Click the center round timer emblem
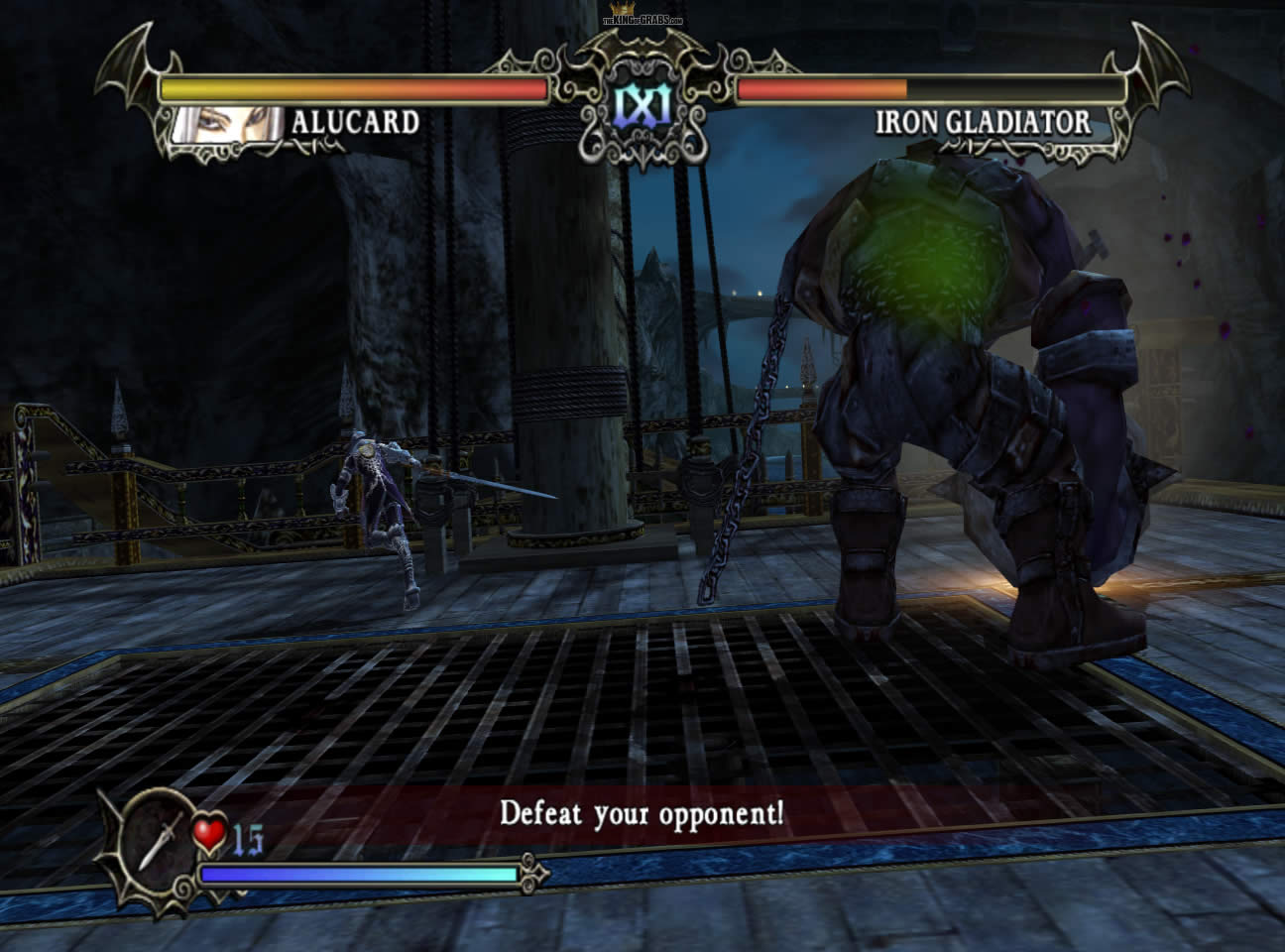The height and width of the screenshot is (952, 1285). tap(642, 104)
